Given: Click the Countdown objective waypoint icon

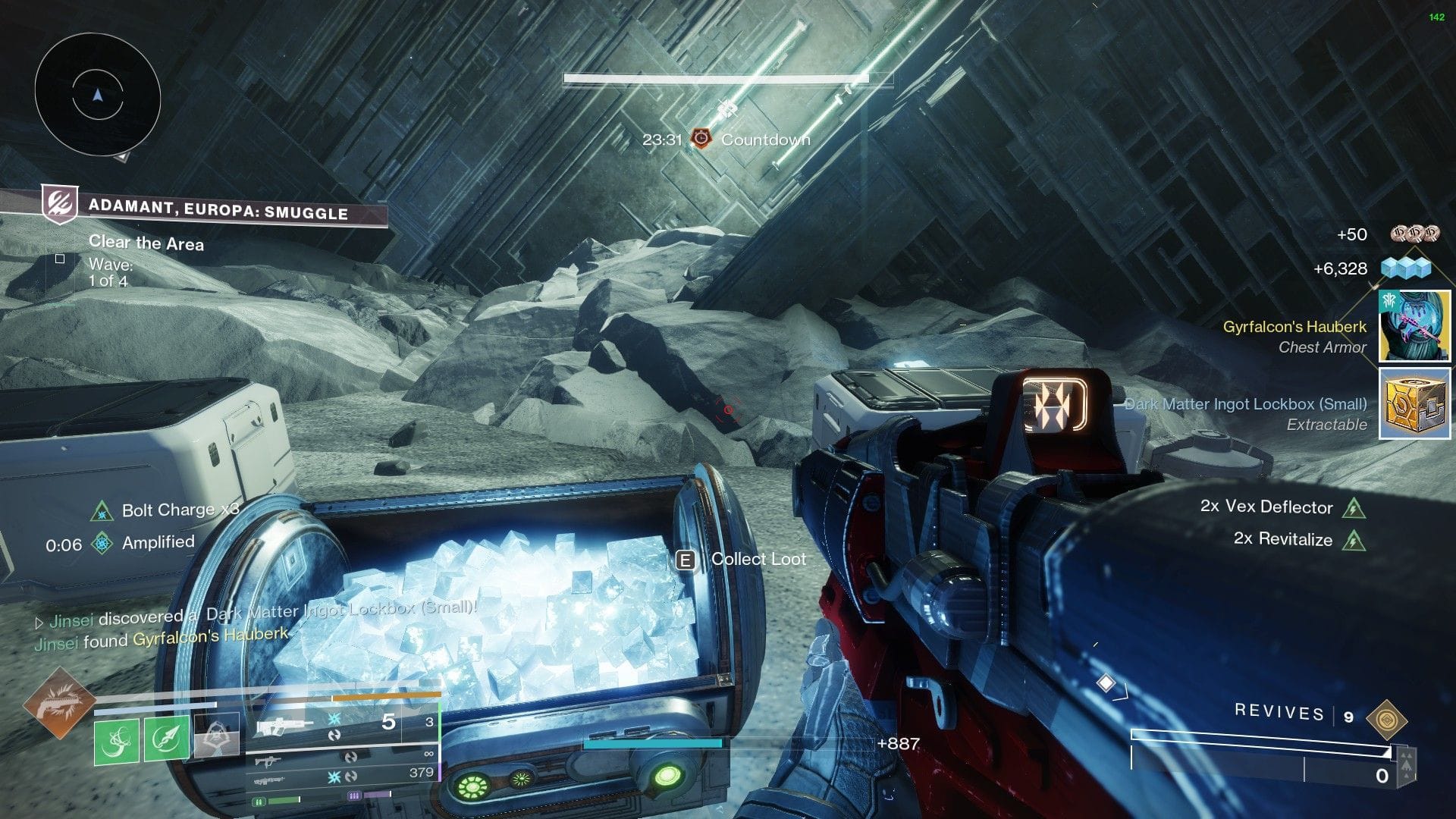Looking at the screenshot, I should (701, 139).
